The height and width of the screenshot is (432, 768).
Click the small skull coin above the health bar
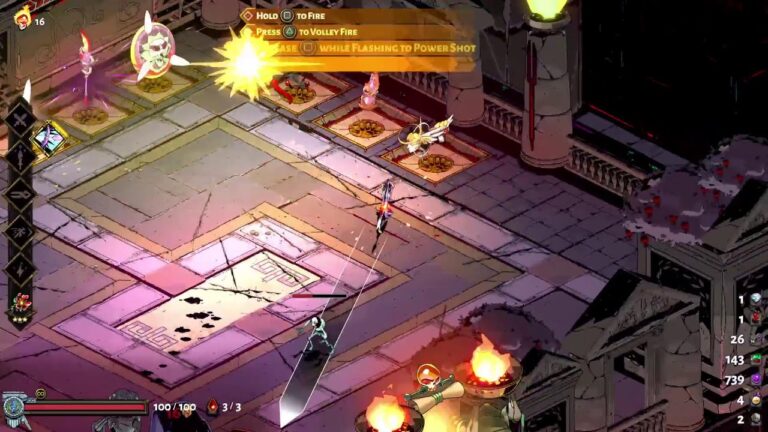41,393
